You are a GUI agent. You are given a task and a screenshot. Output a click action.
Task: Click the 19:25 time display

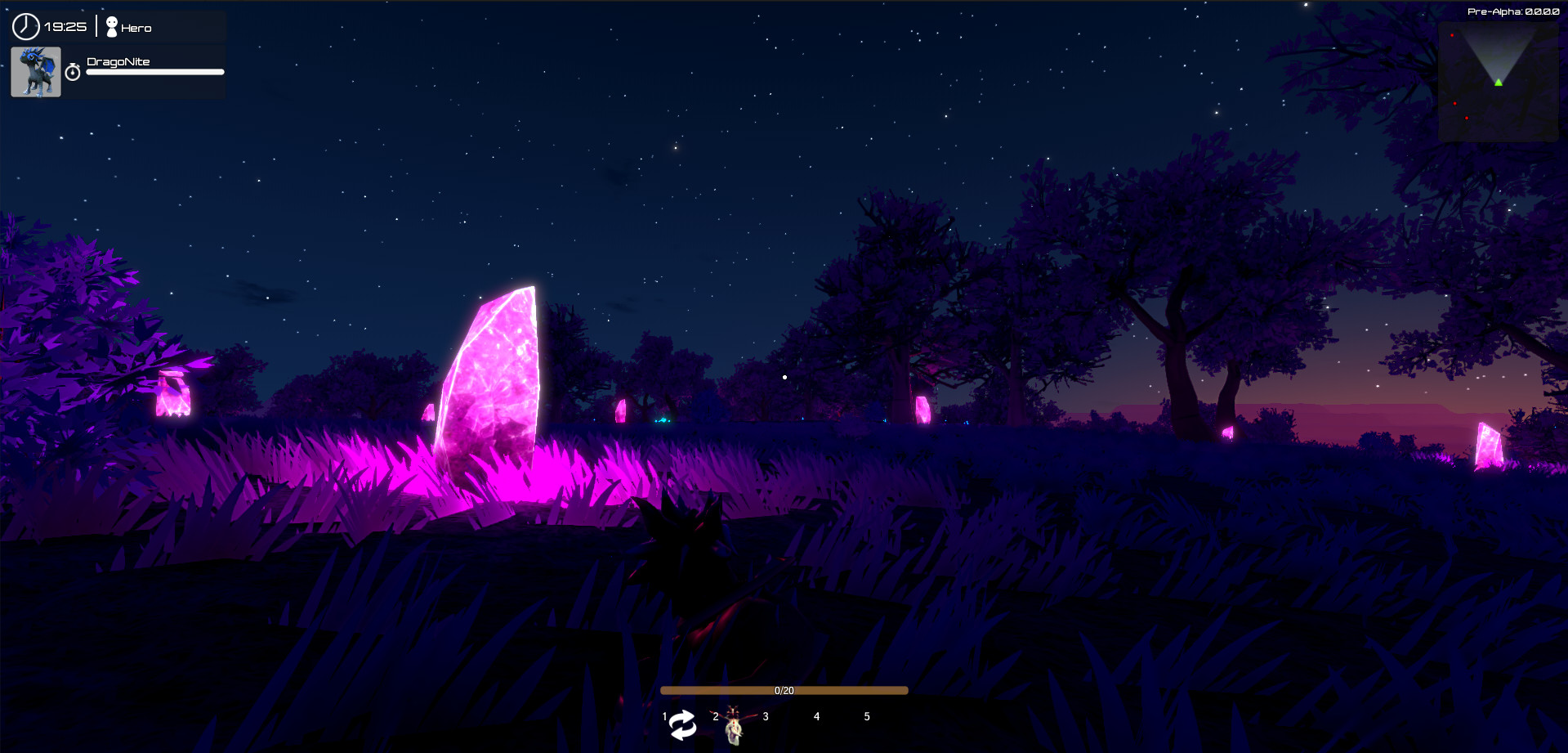(65, 25)
